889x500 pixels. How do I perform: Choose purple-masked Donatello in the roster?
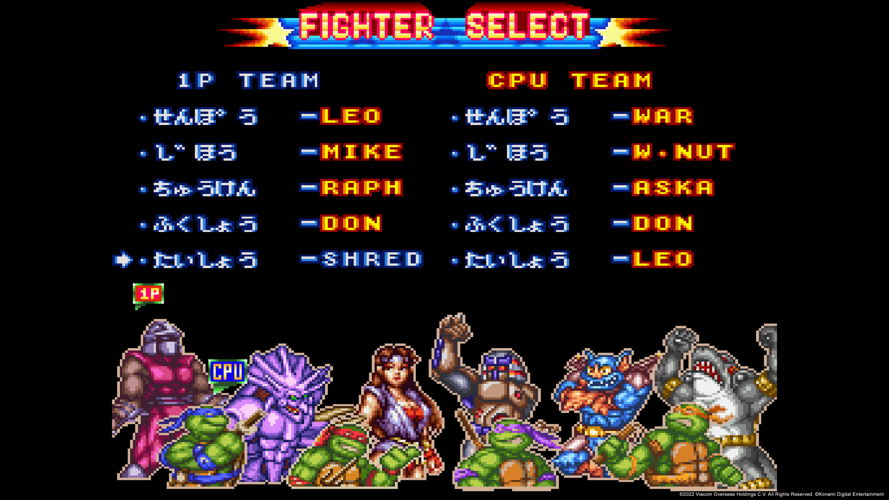pyautogui.click(x=508, y=455)
